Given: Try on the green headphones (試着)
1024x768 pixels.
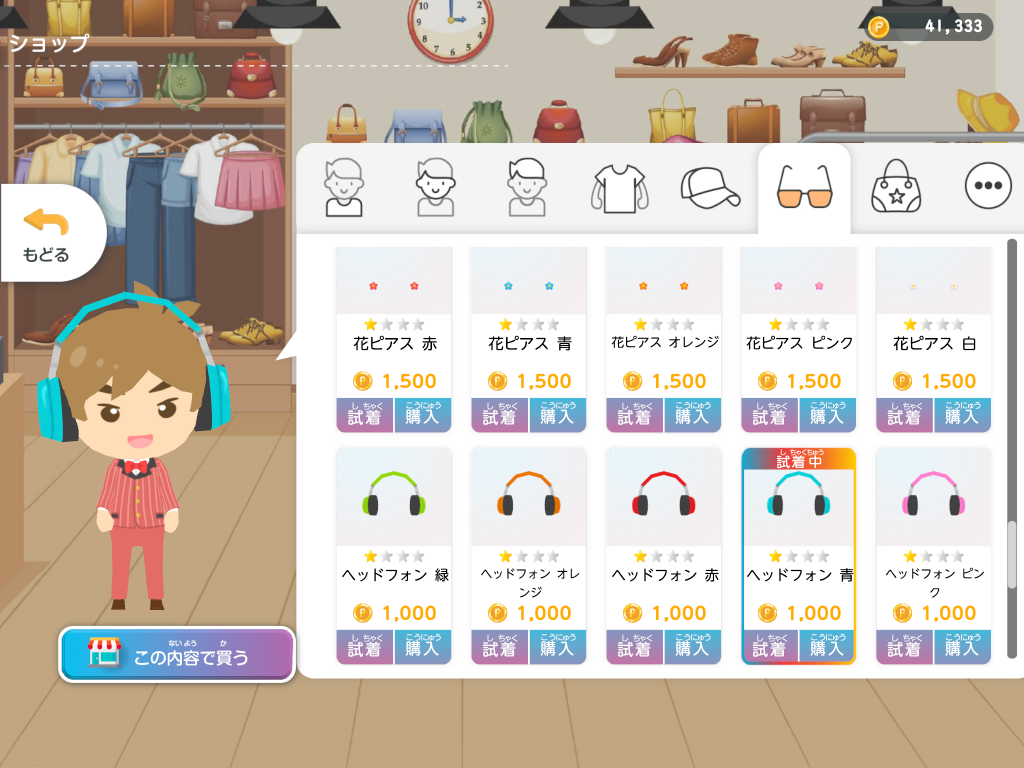Looking at the screenshot, I should 365,647.
